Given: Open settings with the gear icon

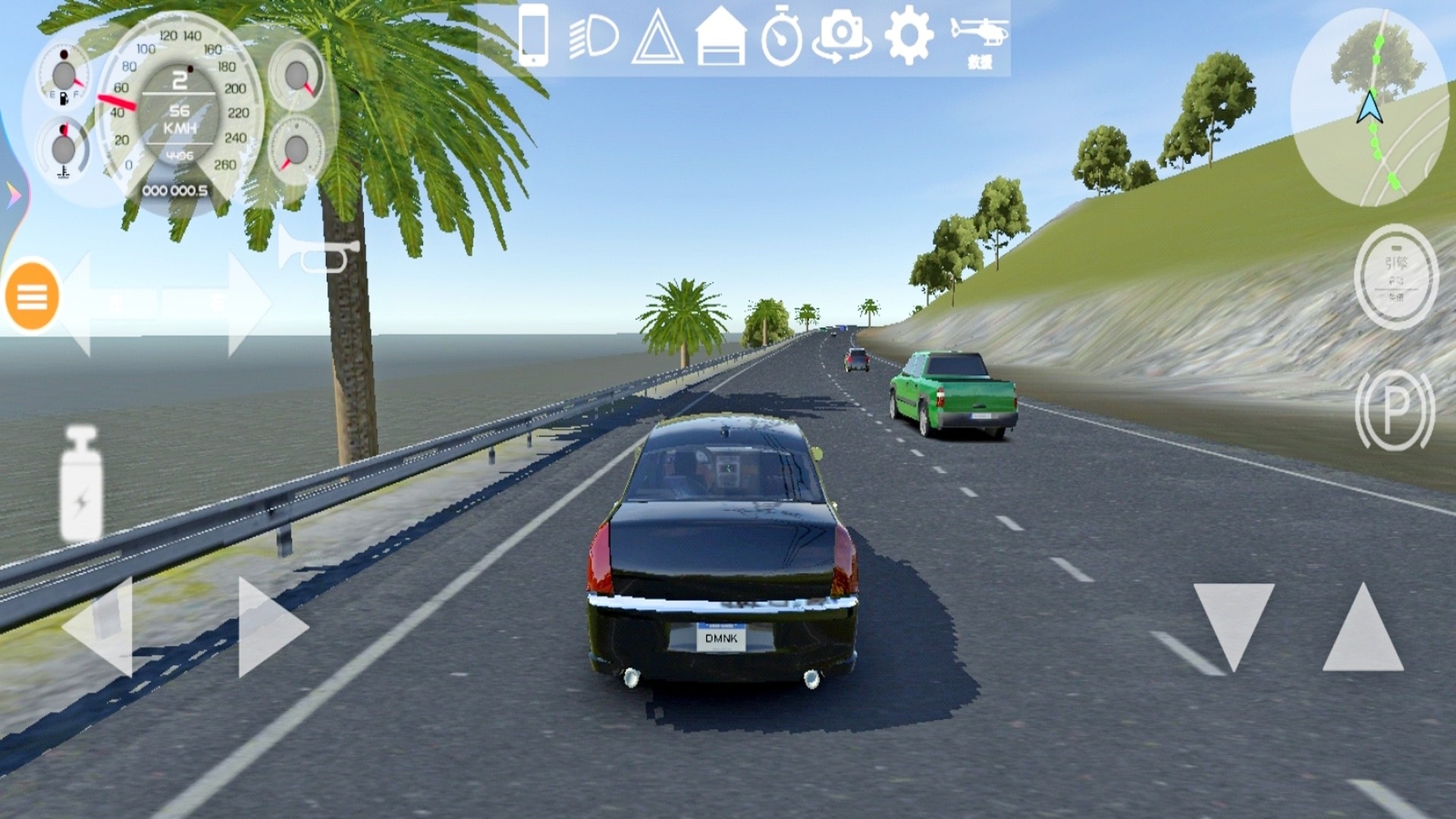Looking at the screenshot, I should coord(908,36).
